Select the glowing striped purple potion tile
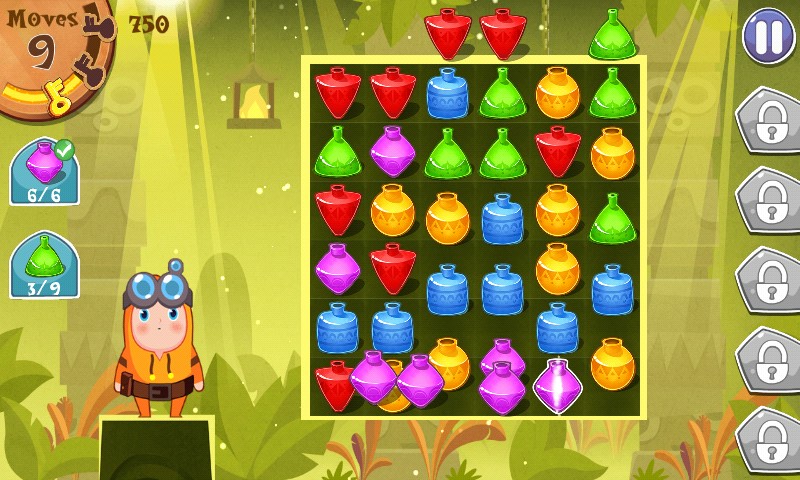Viewport: 800px width, 480px height. 558,385
